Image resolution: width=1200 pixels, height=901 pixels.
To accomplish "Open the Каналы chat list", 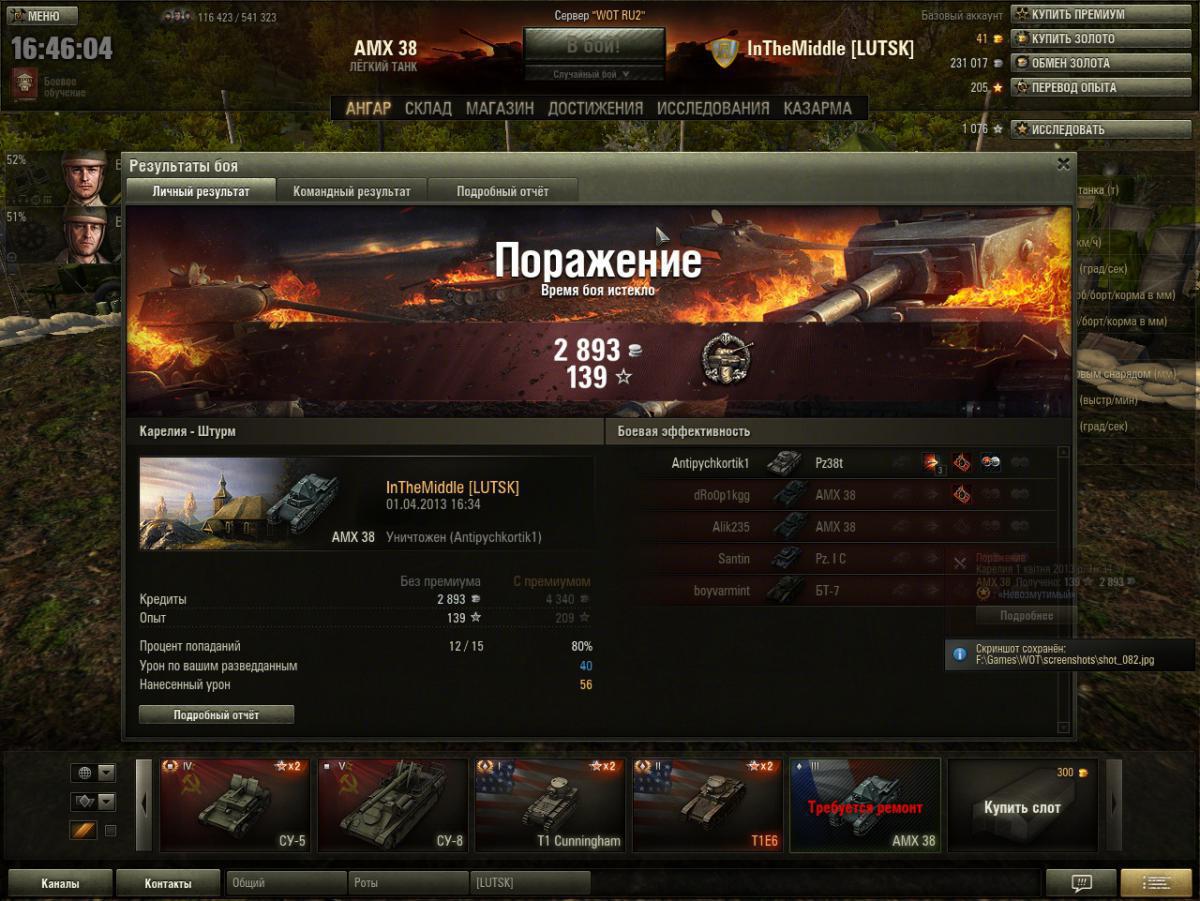I will coord(60,883).
